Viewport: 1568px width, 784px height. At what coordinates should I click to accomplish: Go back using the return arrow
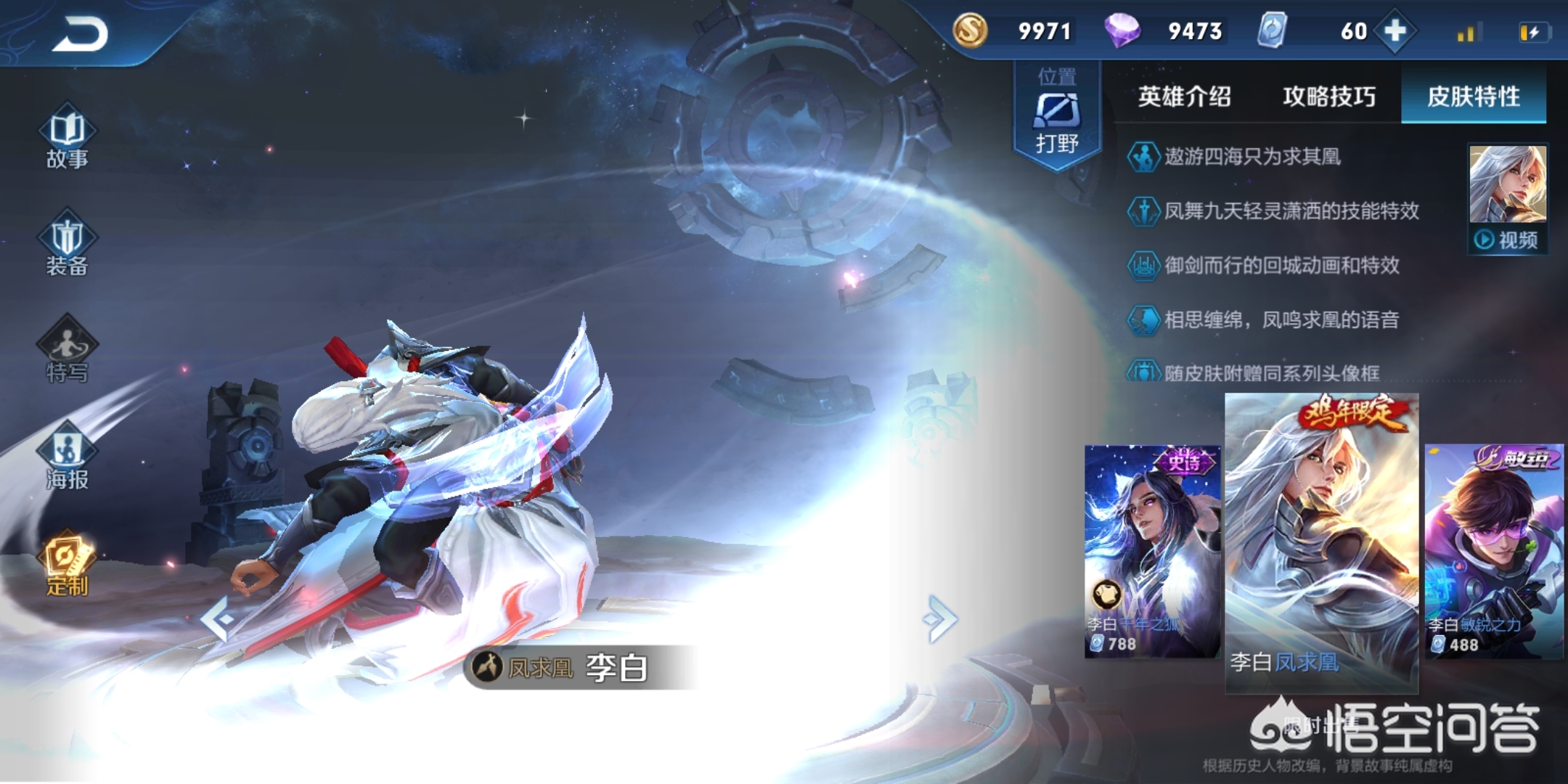click(x=80, y=33)
